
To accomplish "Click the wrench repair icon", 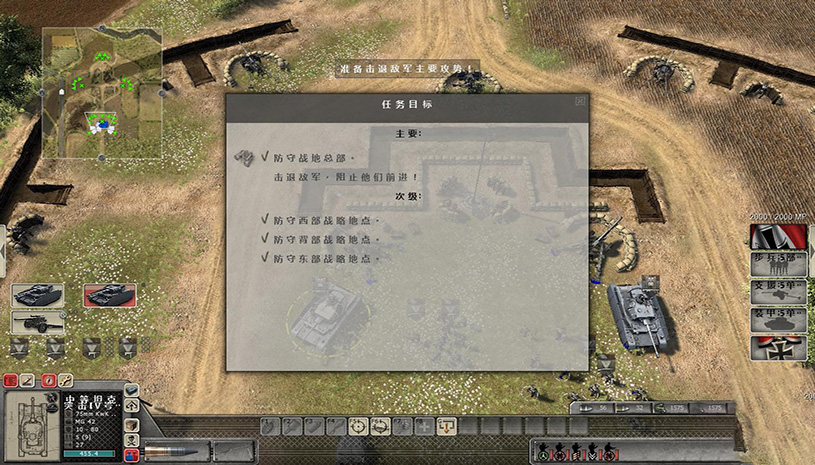I will [65, 380].
